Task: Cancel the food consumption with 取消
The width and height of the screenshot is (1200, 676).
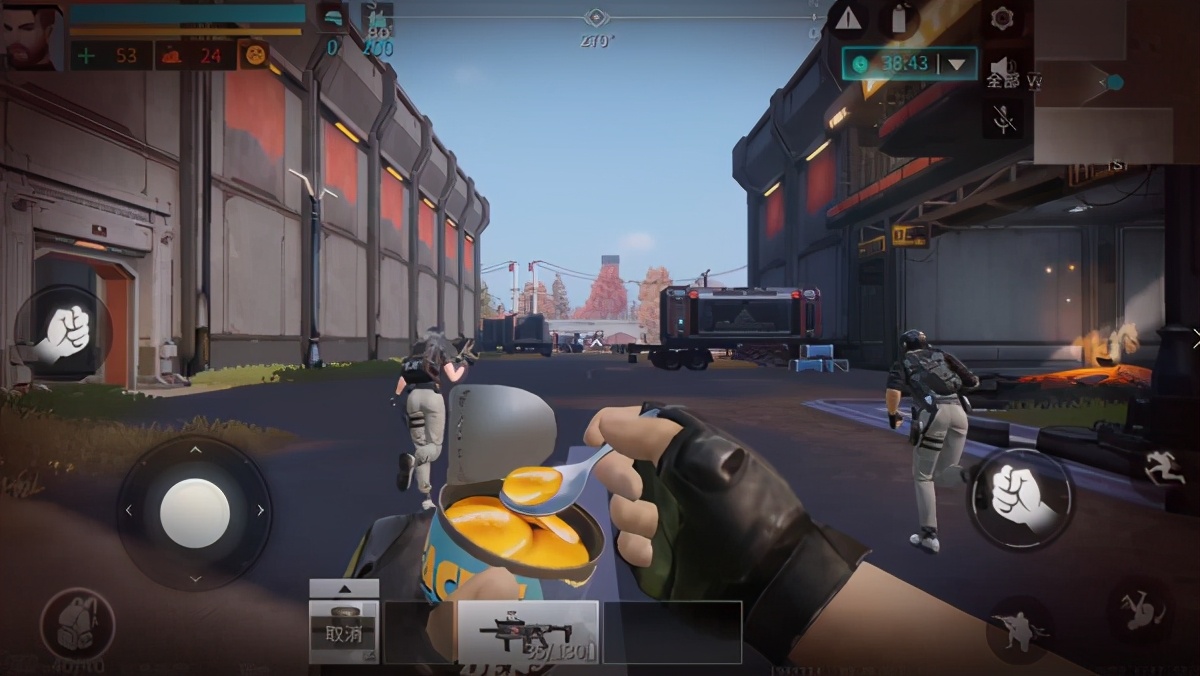Action: [x=343, y=633]
